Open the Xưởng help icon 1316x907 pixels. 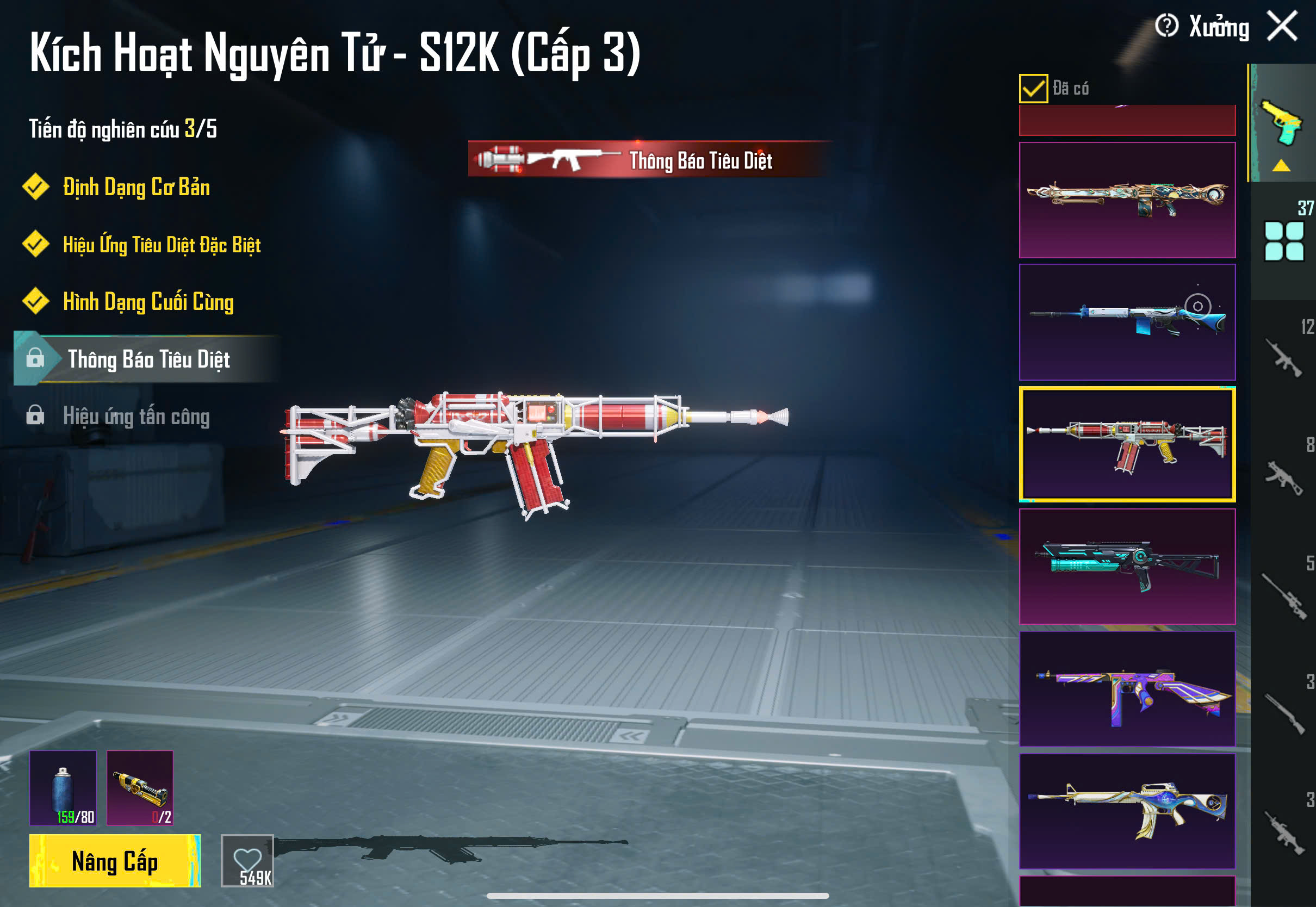coord(1166,26)
